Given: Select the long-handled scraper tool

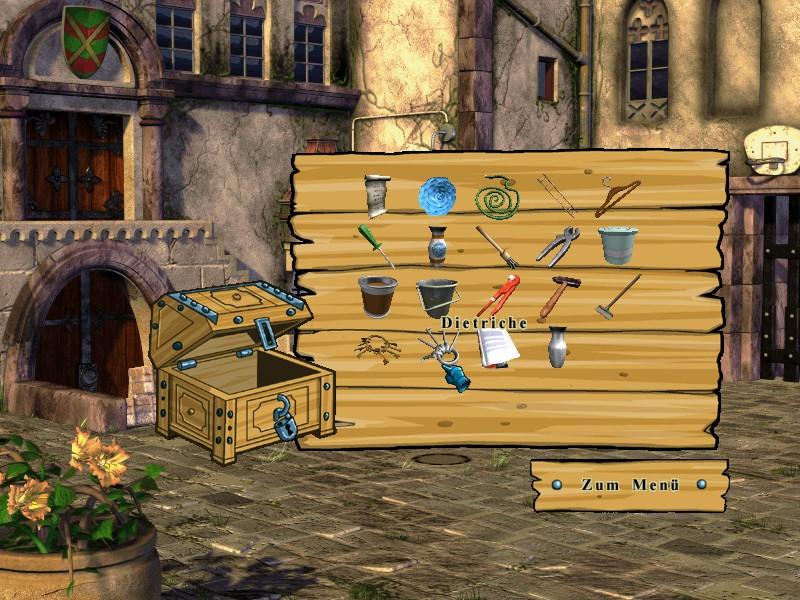Looking at the screenshot, I should [x=618, y=297].
